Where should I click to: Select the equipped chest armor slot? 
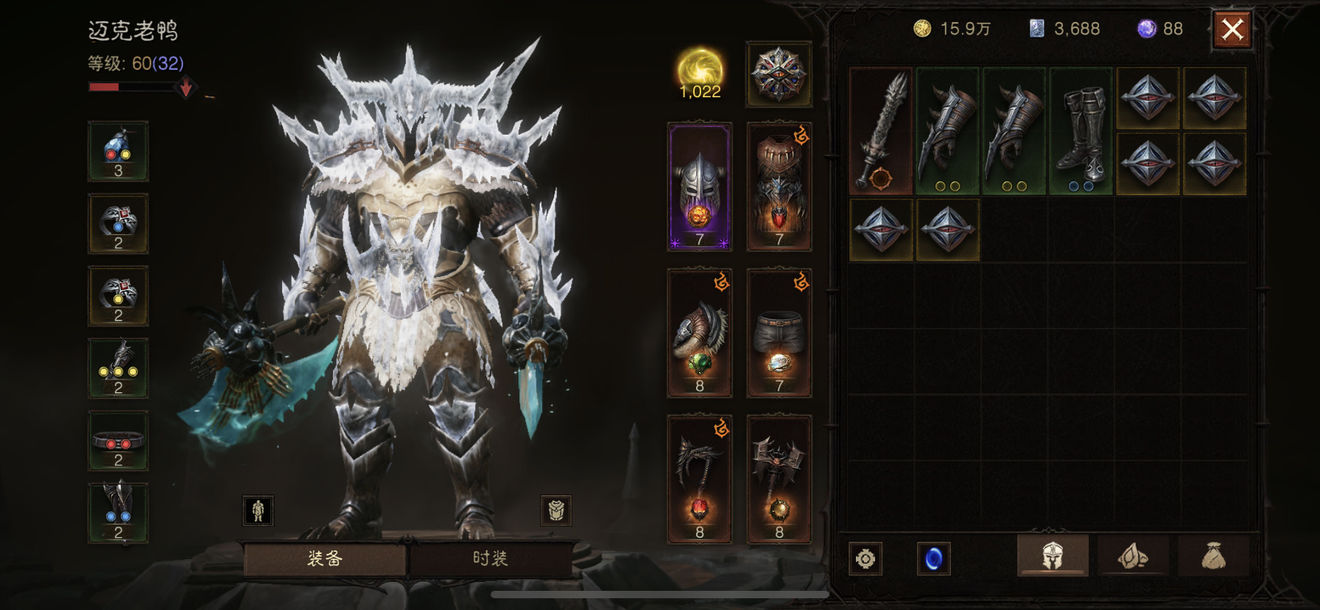779,186
